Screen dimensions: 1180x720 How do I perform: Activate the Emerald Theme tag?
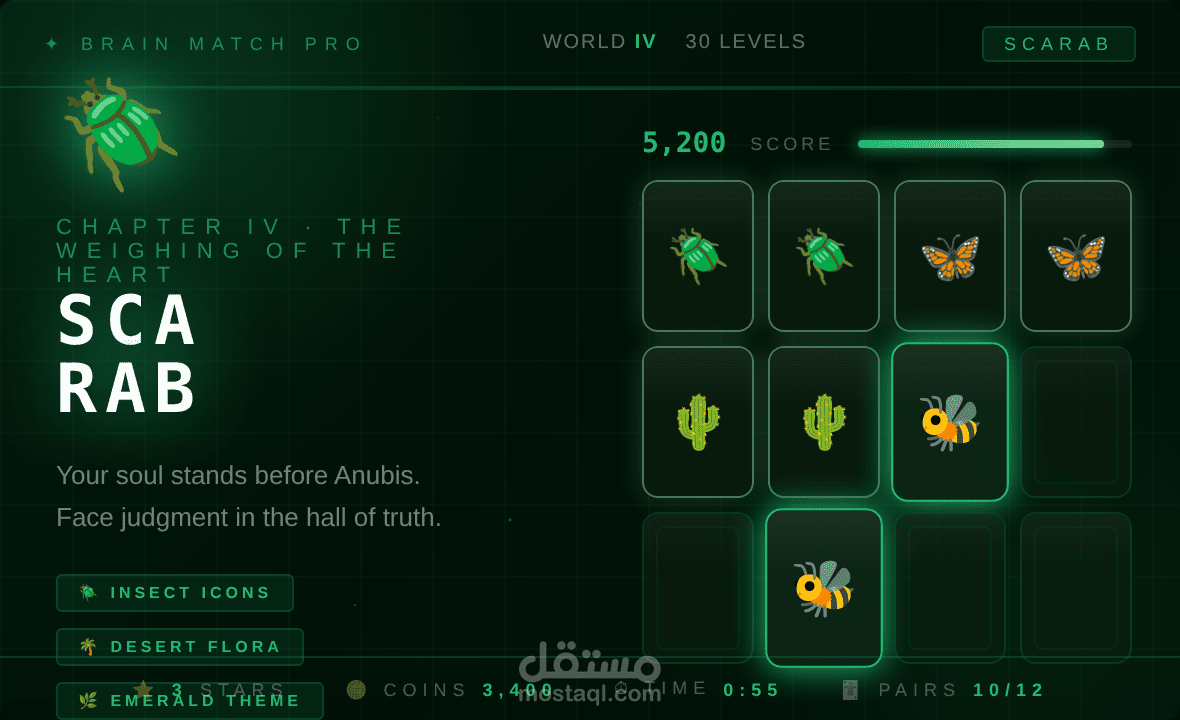tap(190, 701)
